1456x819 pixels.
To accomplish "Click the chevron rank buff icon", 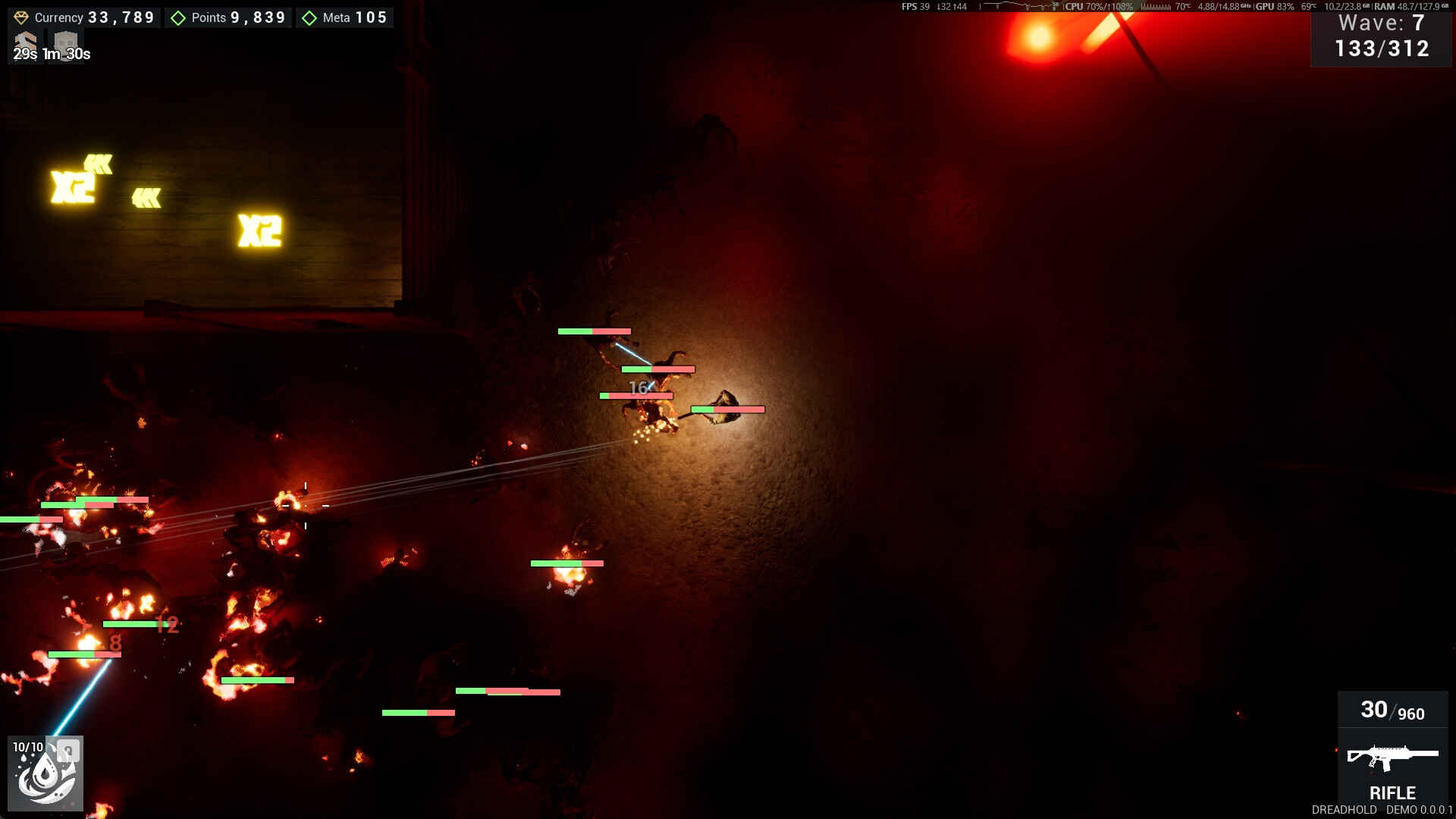I will [x=25, y=41].
